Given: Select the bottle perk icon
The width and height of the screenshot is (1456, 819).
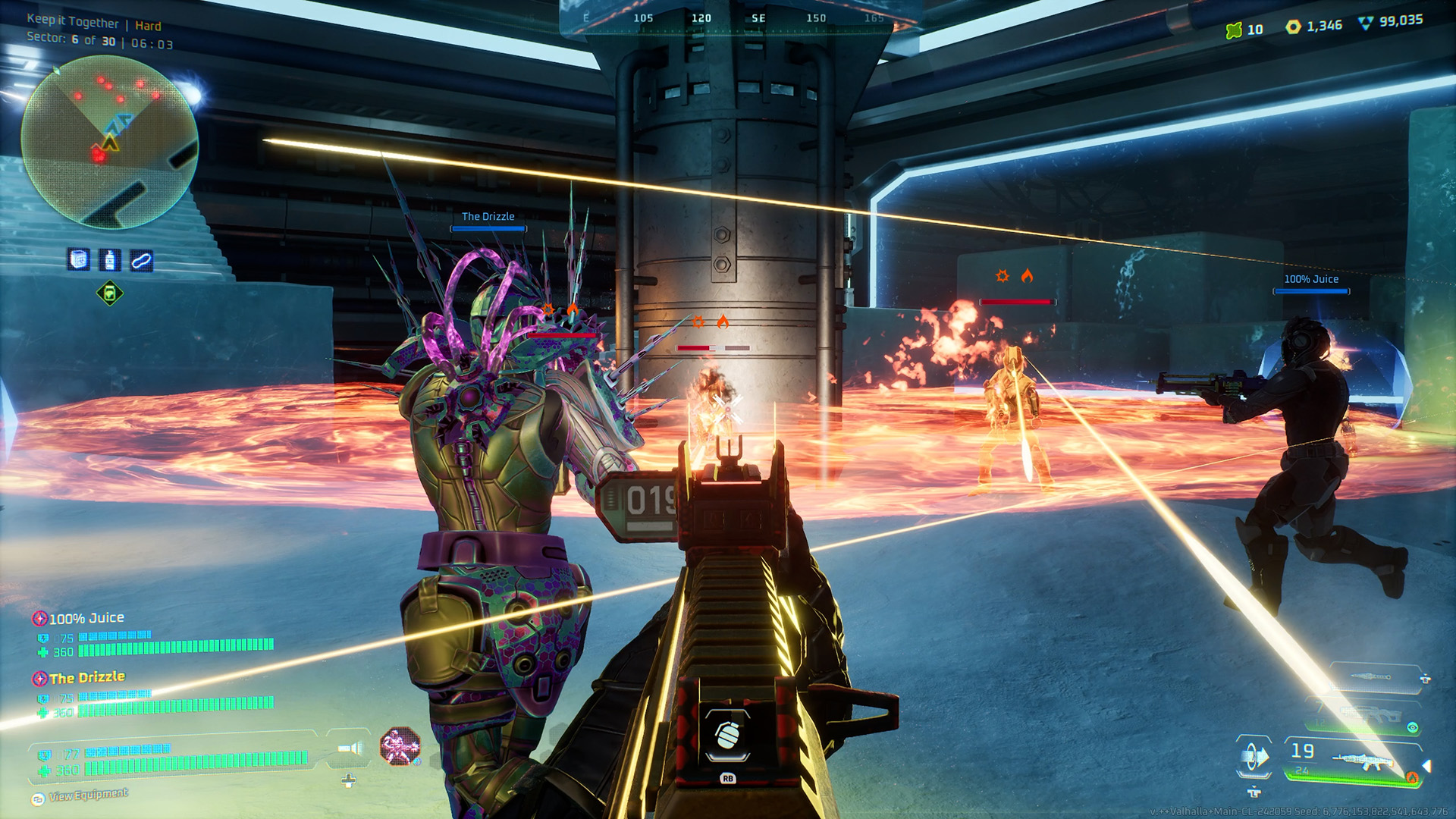Looking at the screenshot, I should [x=111, y=260].
